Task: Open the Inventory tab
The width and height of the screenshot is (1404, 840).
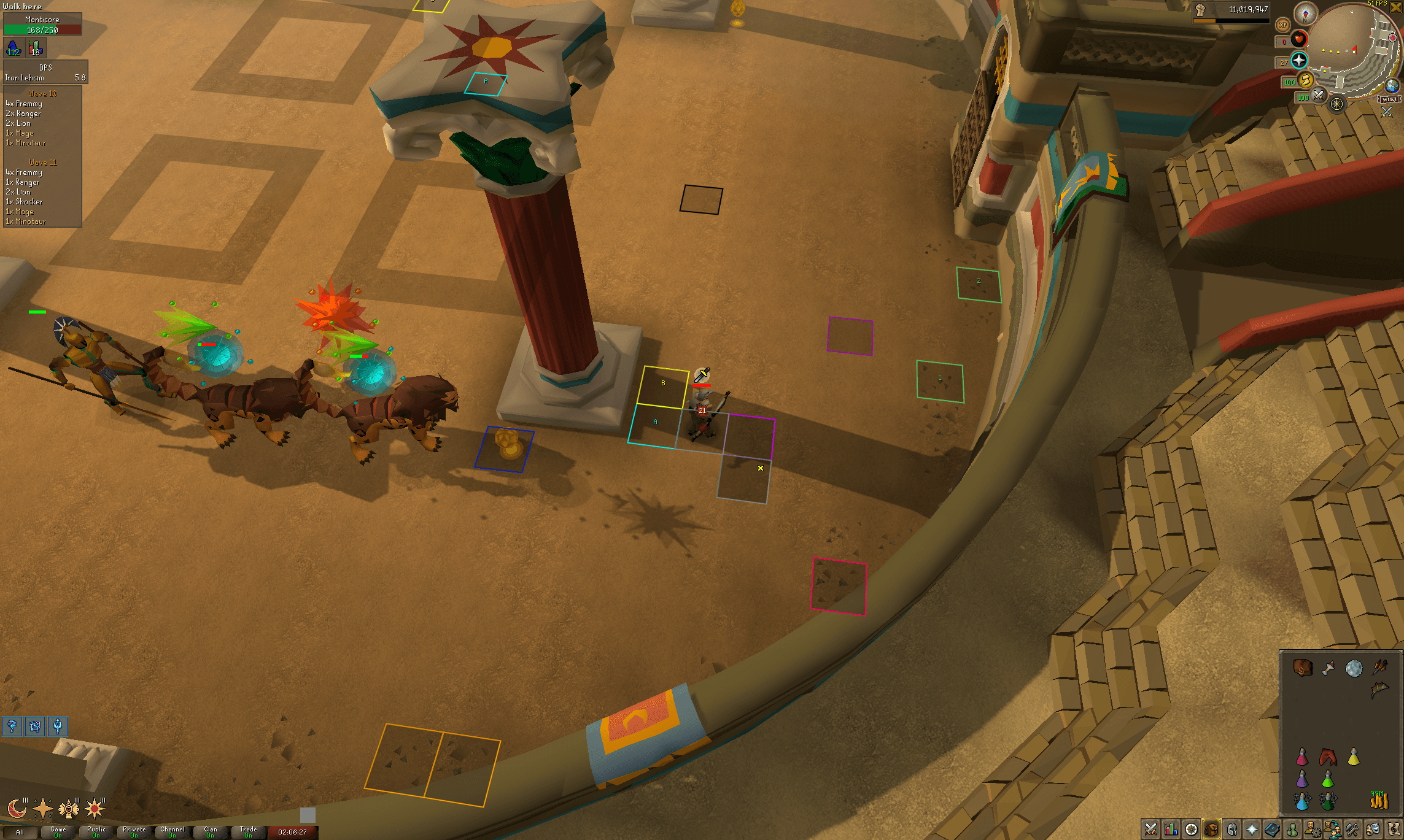Action: coord(1212,829)
